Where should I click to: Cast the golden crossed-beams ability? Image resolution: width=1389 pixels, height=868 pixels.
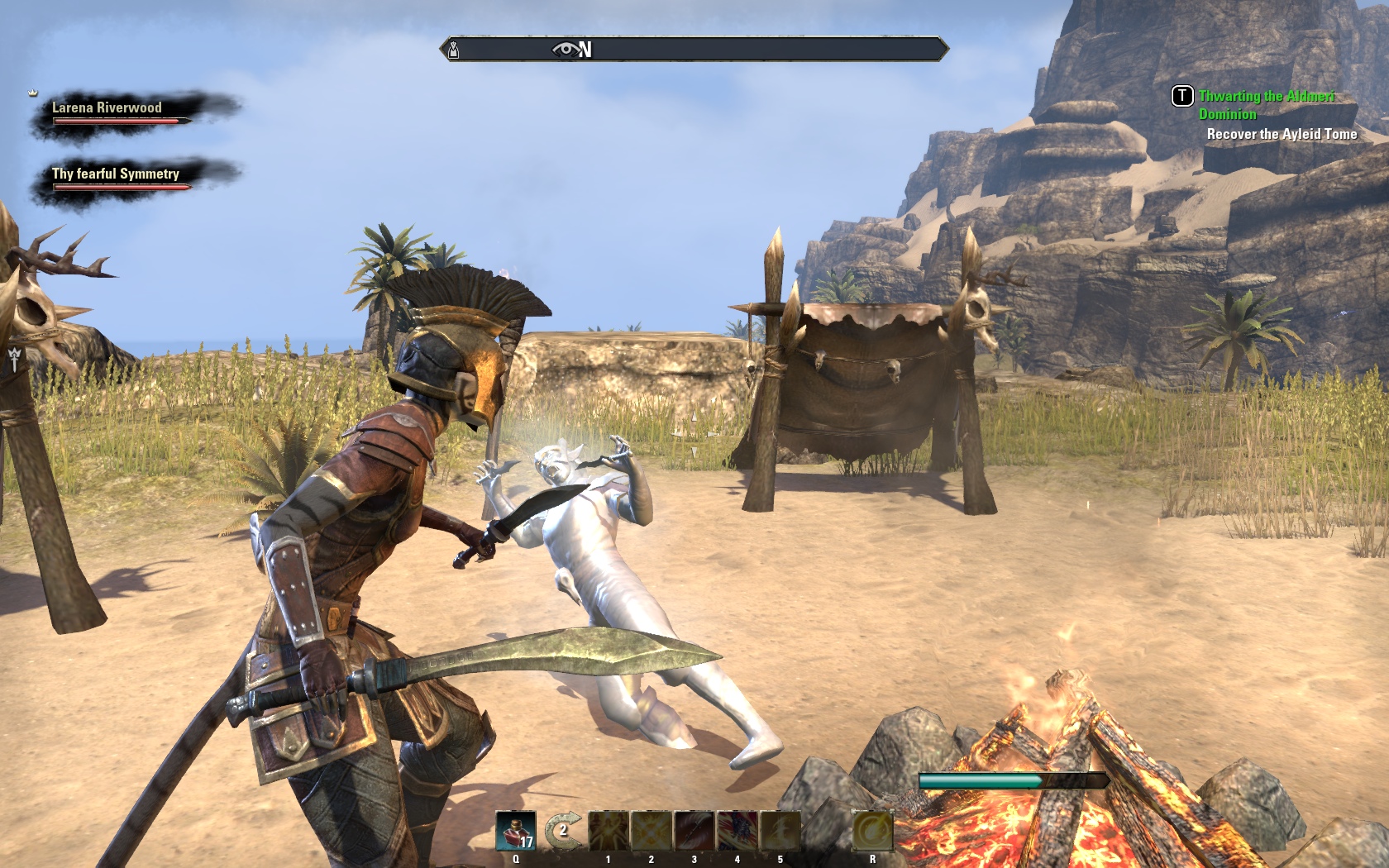pos(652,831)
